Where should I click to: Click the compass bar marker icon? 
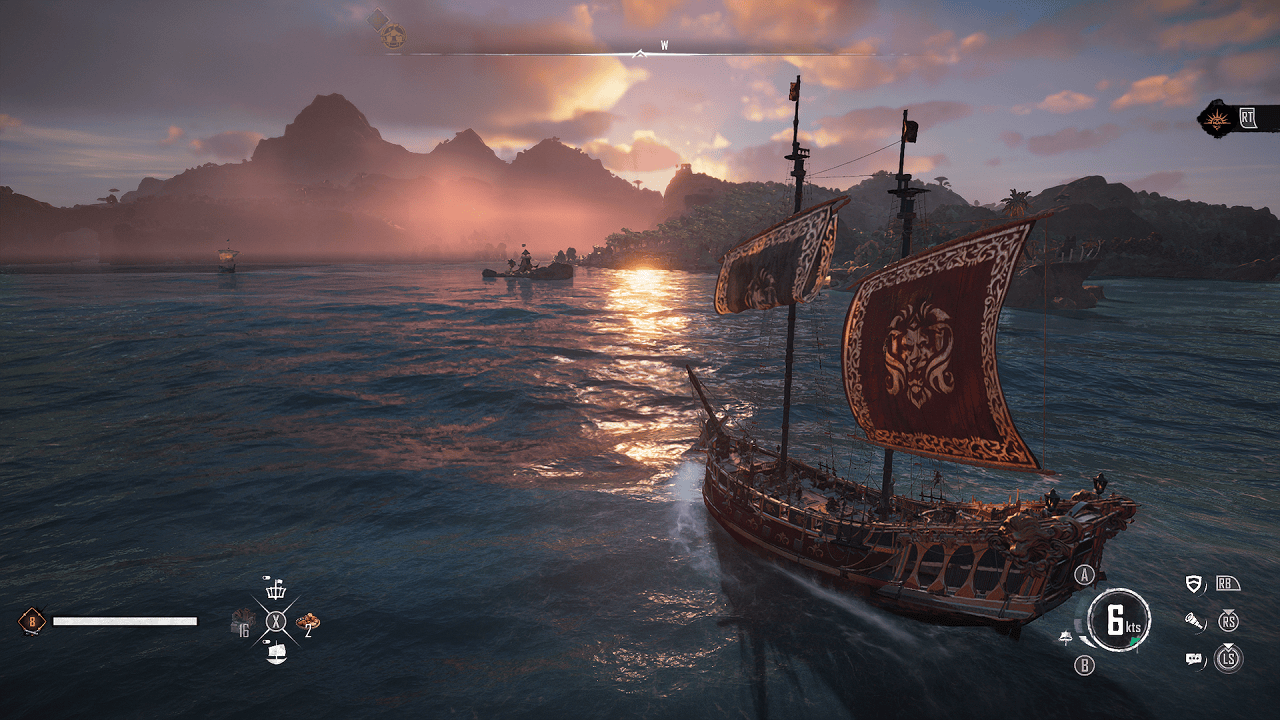tap(394, 38)
